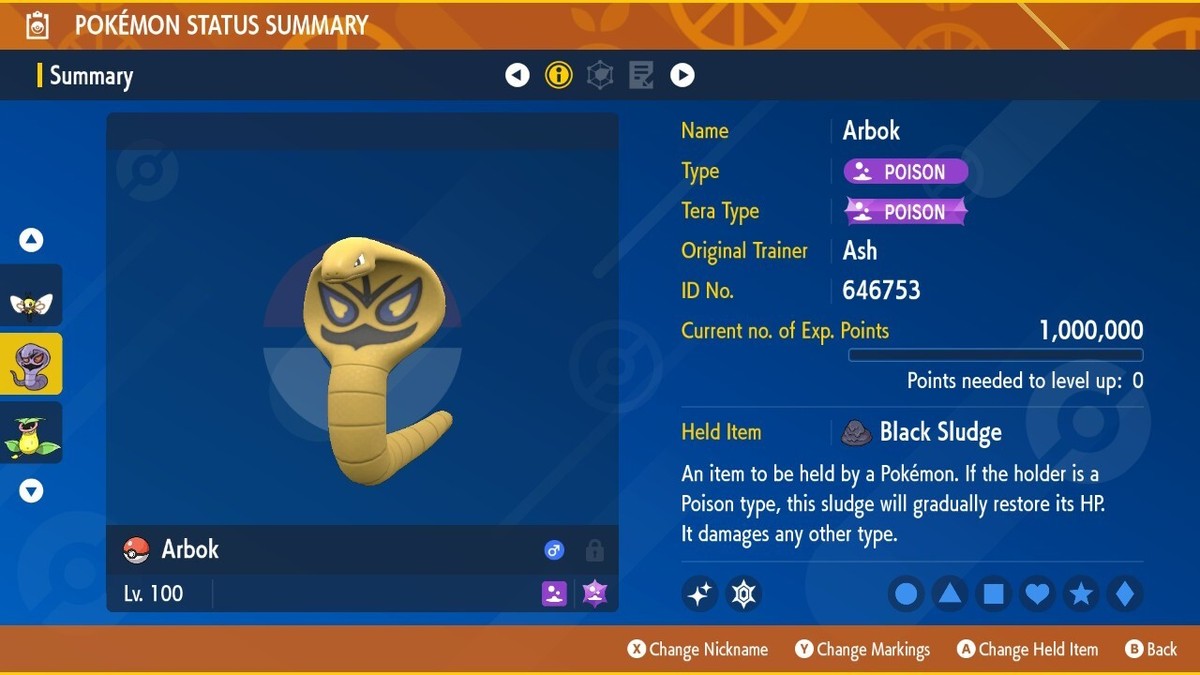1200x675 pixels.
Task: Open the memo notes tab
Action: click(641, 75)
